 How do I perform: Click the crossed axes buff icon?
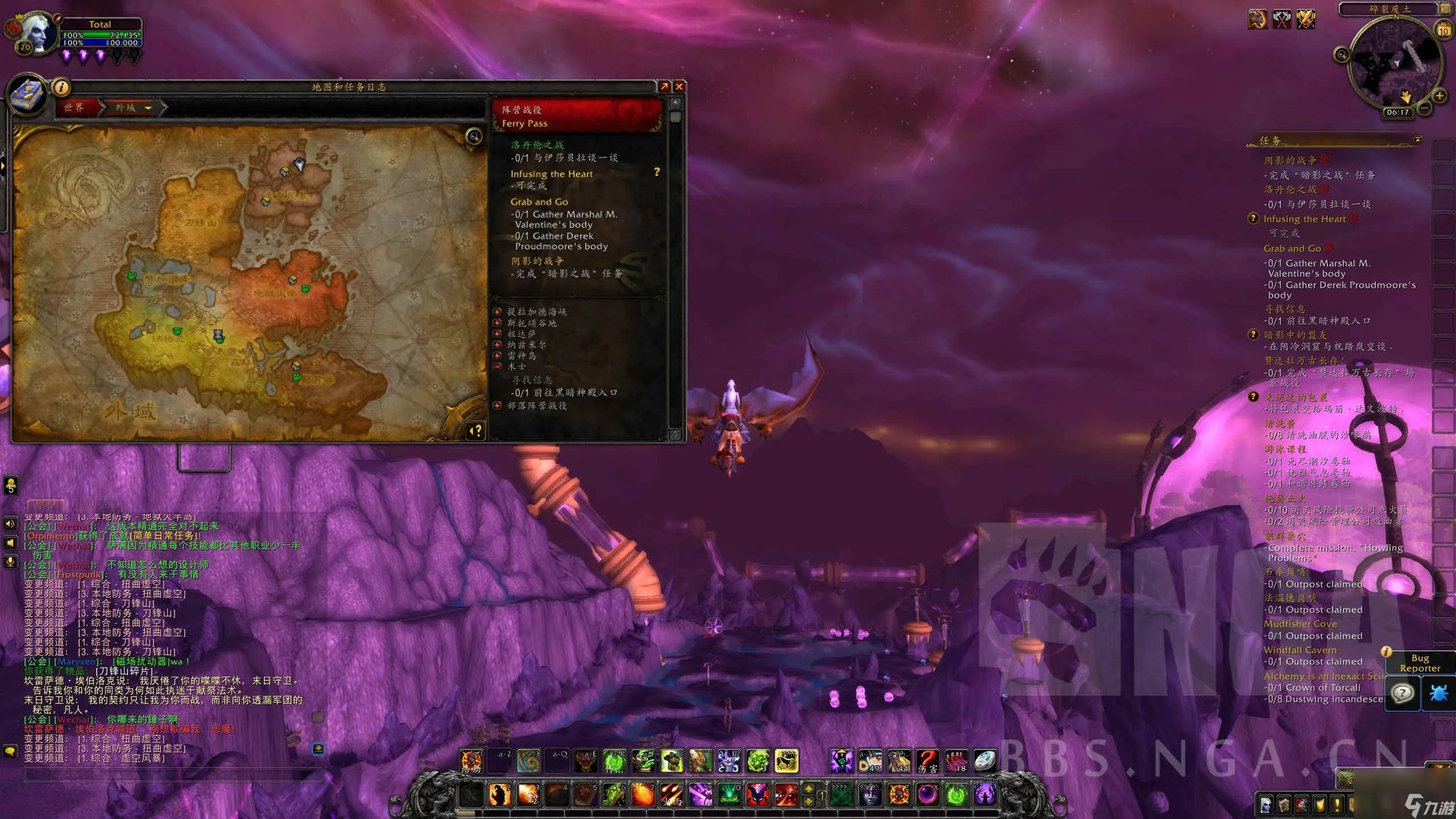1282,19
